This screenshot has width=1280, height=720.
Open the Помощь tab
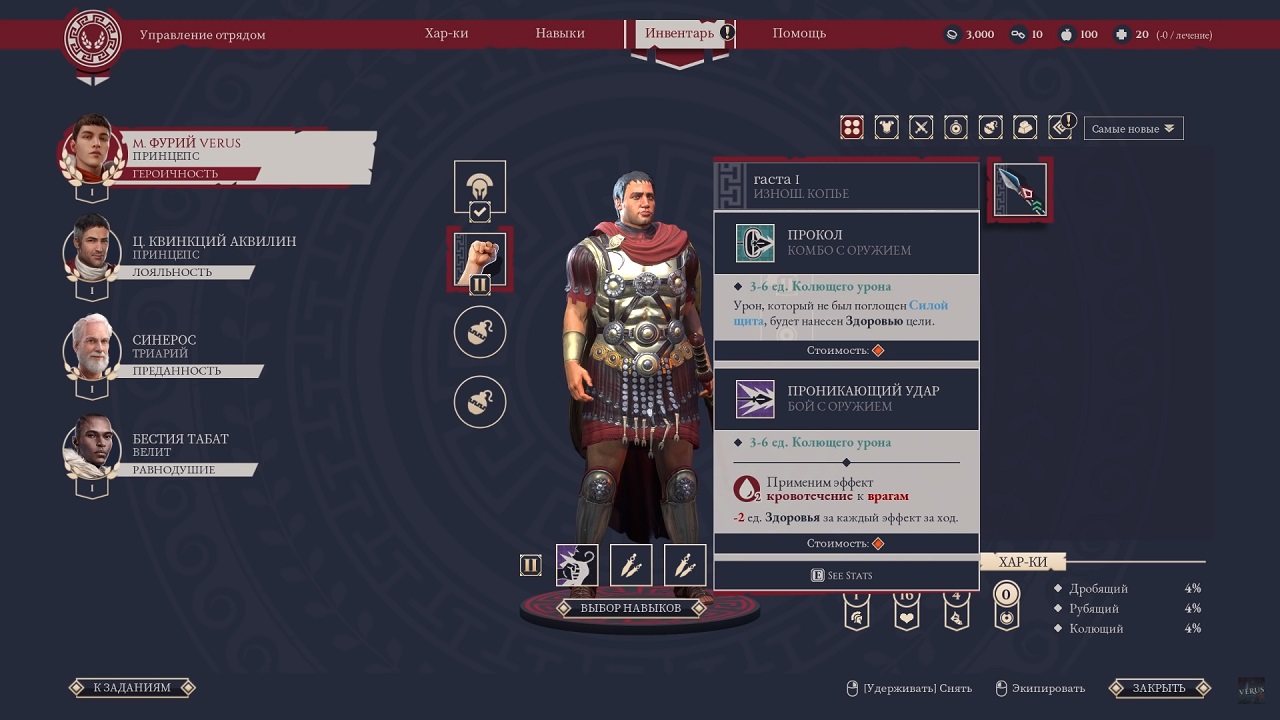point(799,33)
